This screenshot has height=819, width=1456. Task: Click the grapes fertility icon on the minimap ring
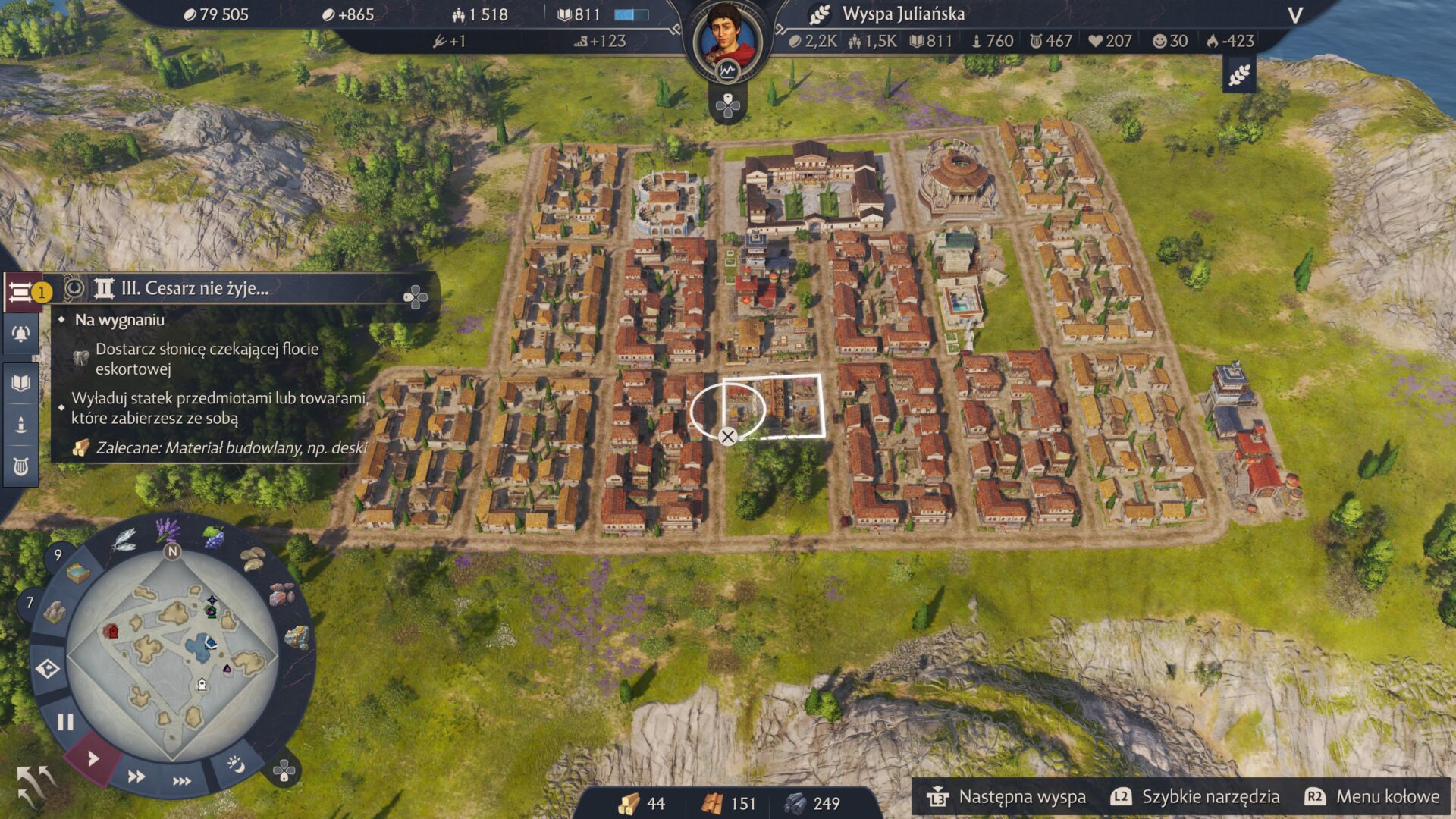click(215, 538)
